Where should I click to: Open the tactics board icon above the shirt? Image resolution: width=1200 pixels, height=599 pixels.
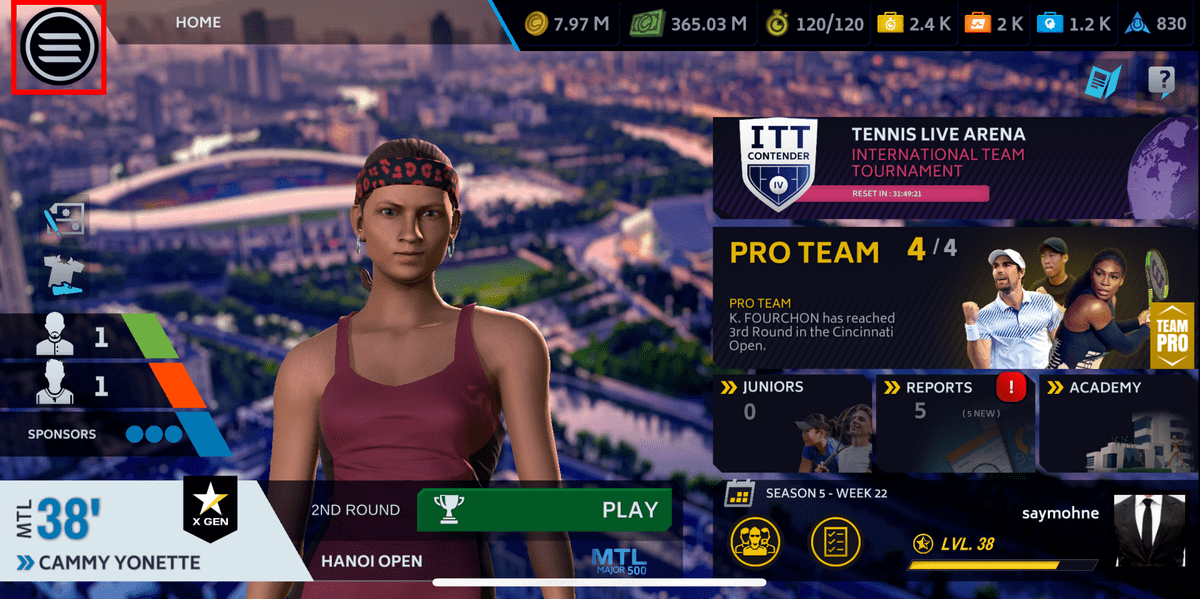tap(66, 220)
